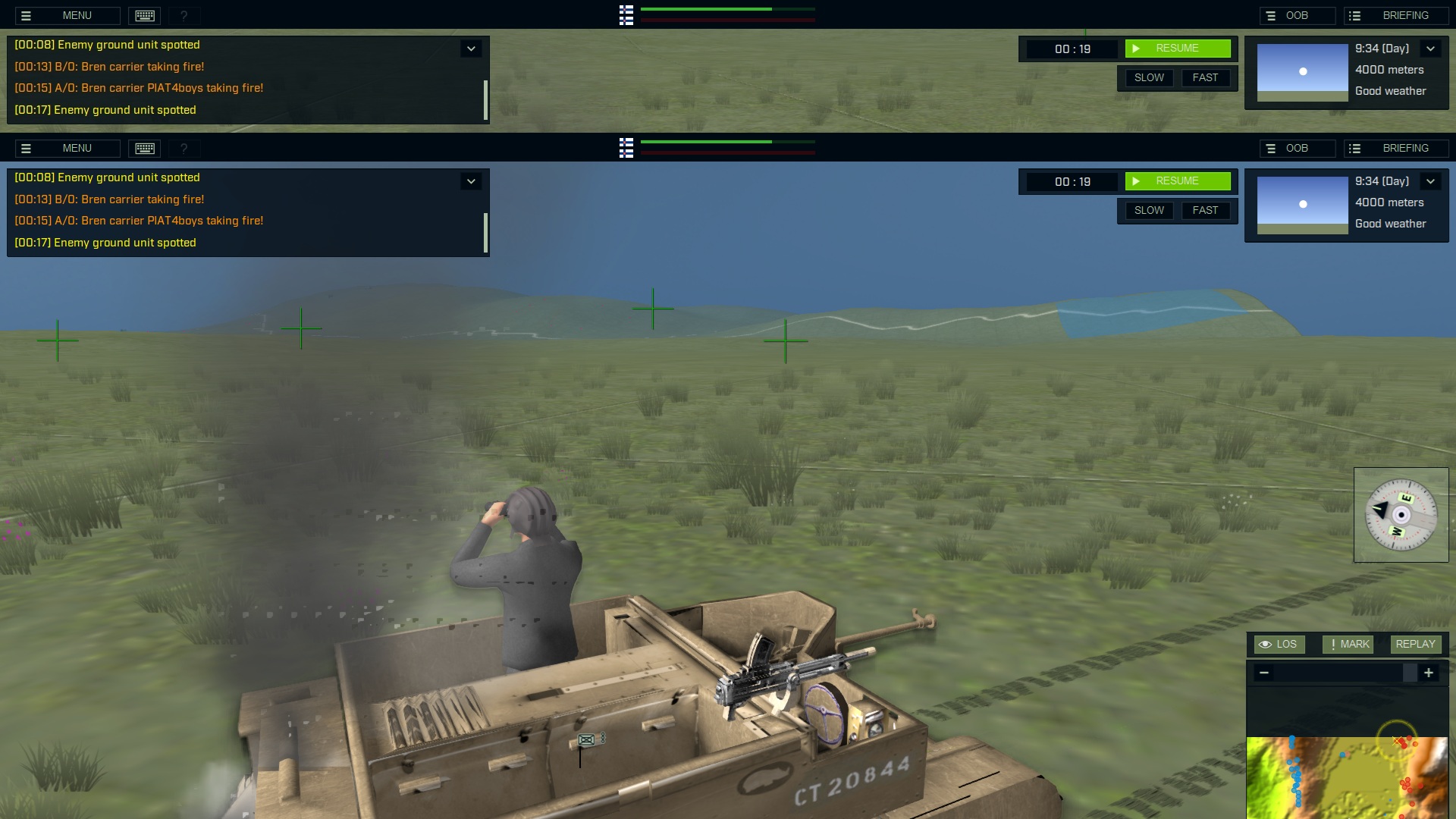Click the eye icon on the LOS button
The image size is (1456, 819).
click(1266, 644)
